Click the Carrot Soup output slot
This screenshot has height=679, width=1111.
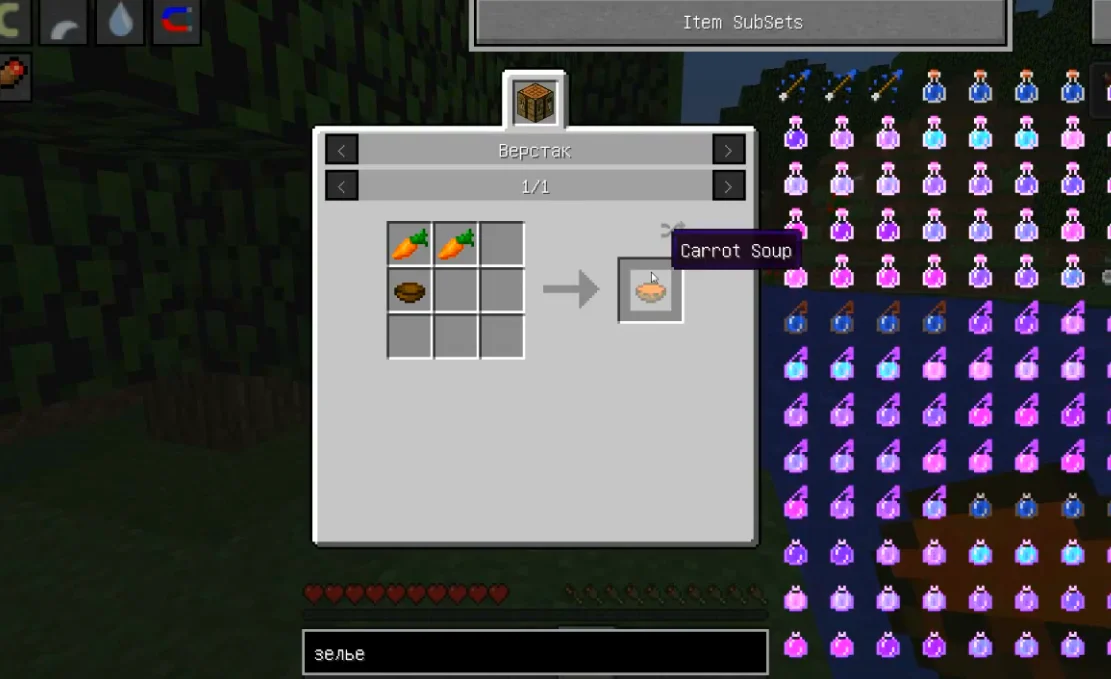click(651, 291)
